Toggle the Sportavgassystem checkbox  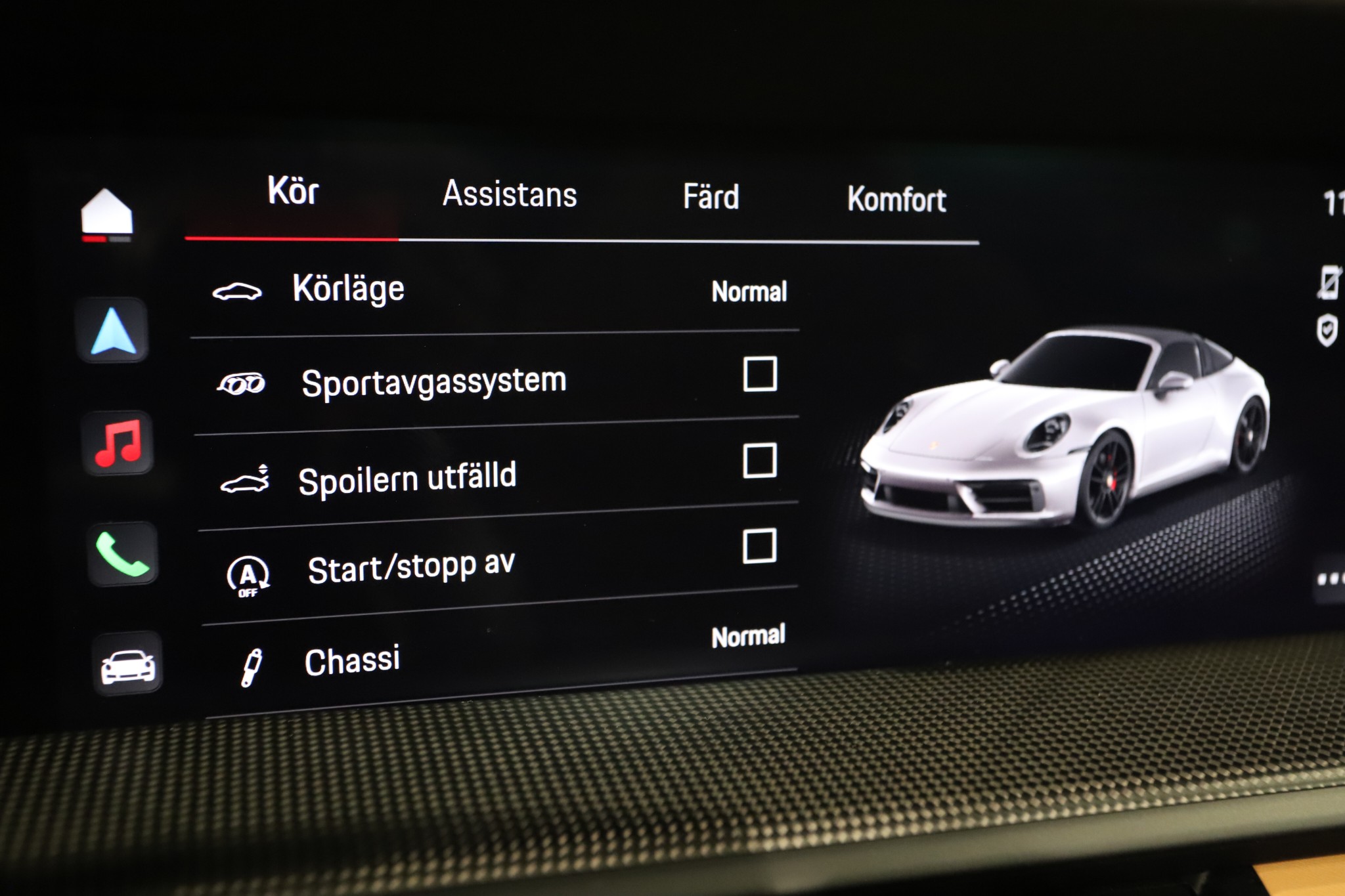760,374
